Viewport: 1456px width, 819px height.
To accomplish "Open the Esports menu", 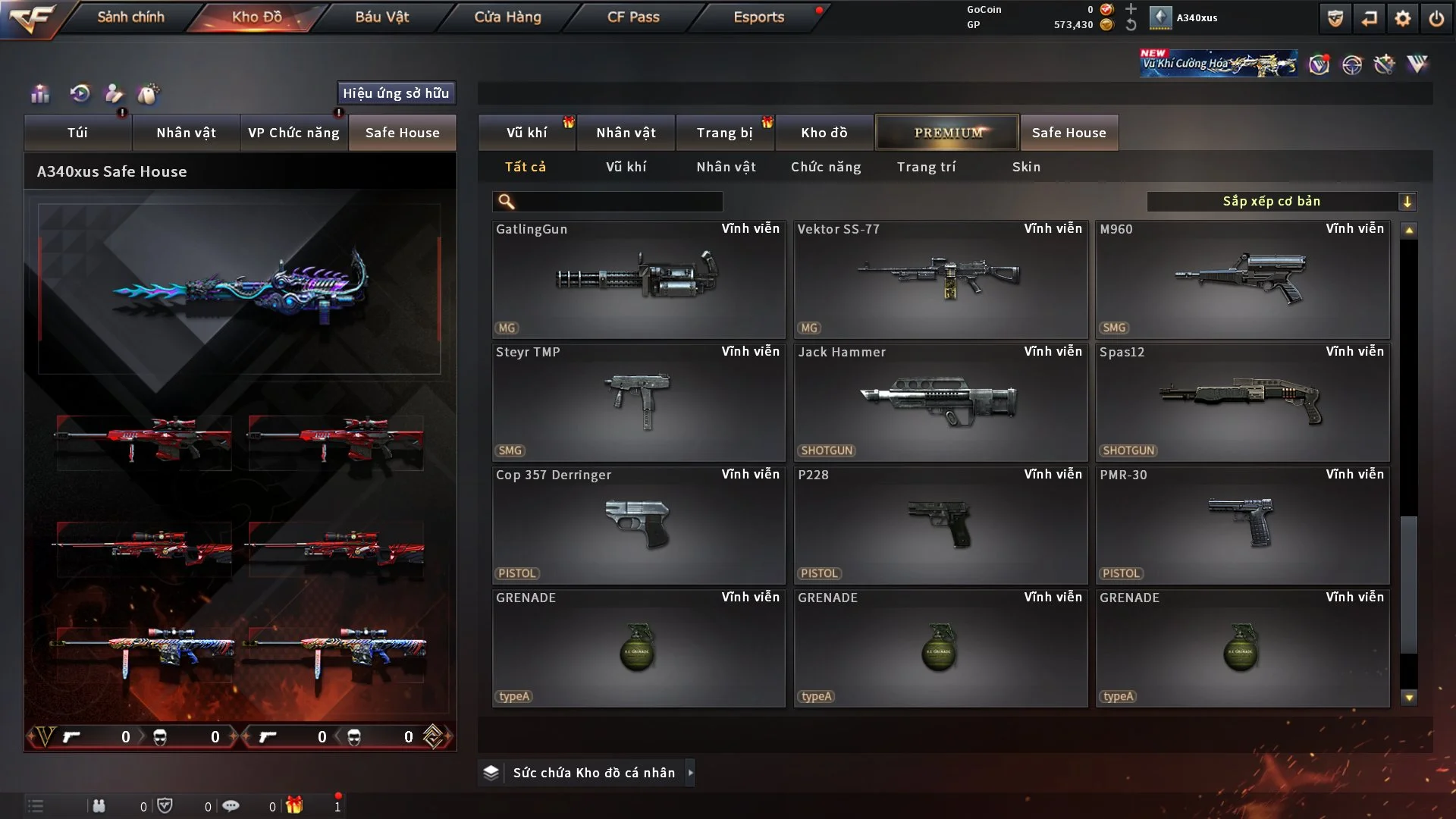I will [x=758, y=17].
